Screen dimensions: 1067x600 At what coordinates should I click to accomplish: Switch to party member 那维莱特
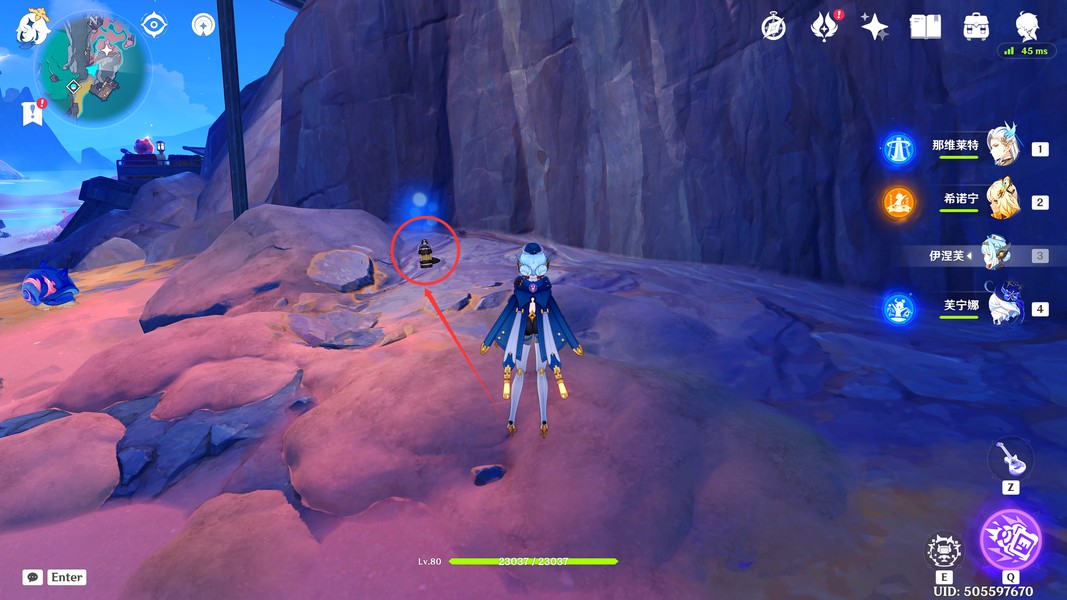[x=1001, y=148]
